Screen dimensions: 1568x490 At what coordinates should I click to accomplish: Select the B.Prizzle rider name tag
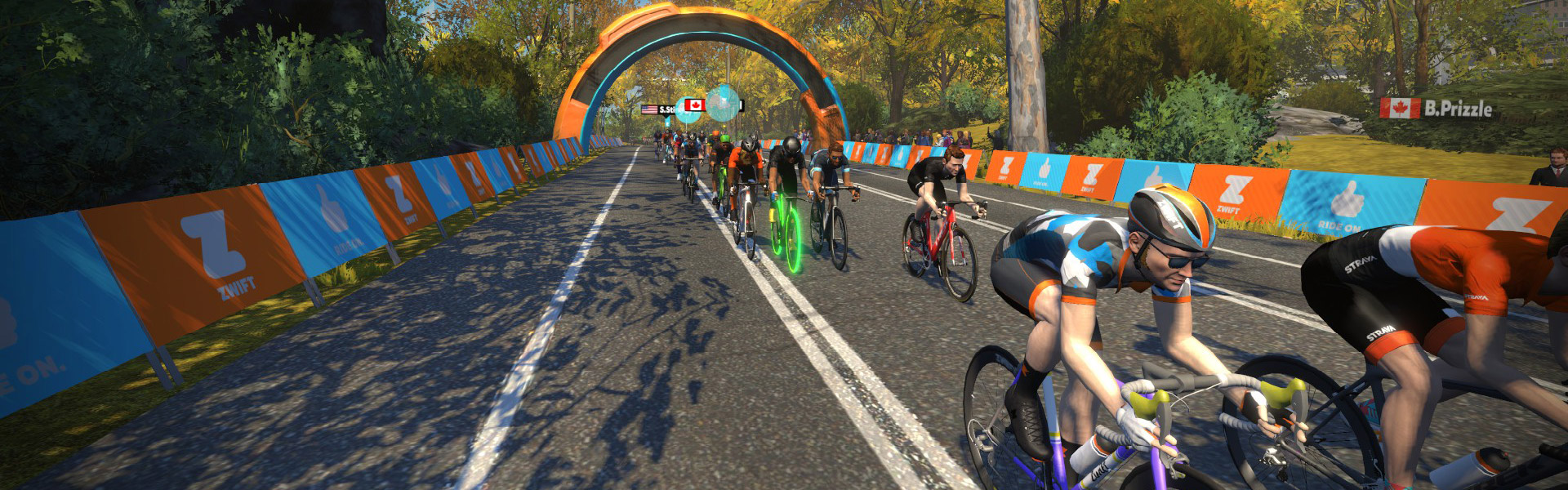[1437, 108]
